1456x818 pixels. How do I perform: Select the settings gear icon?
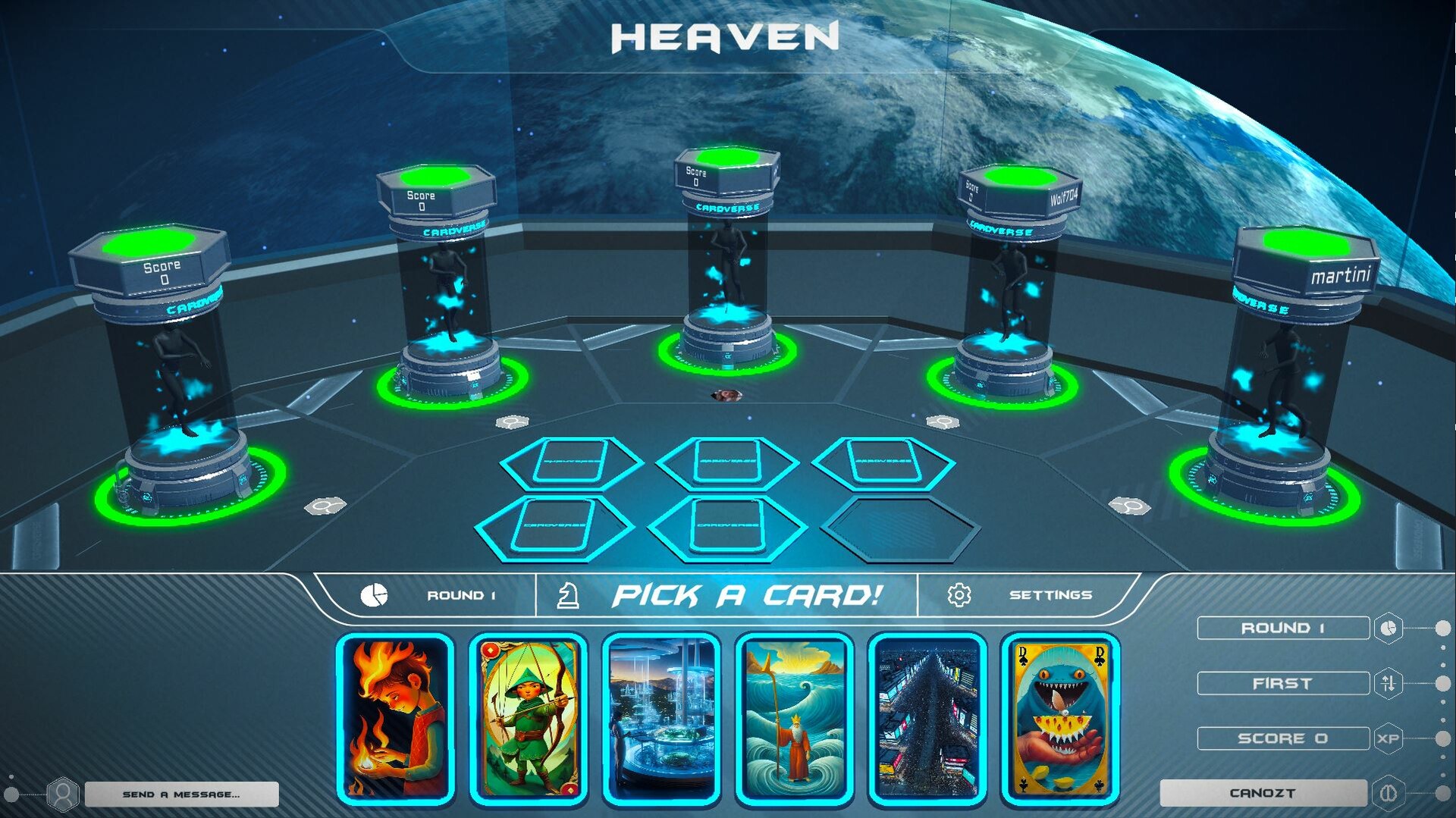(x=960, y=594)
